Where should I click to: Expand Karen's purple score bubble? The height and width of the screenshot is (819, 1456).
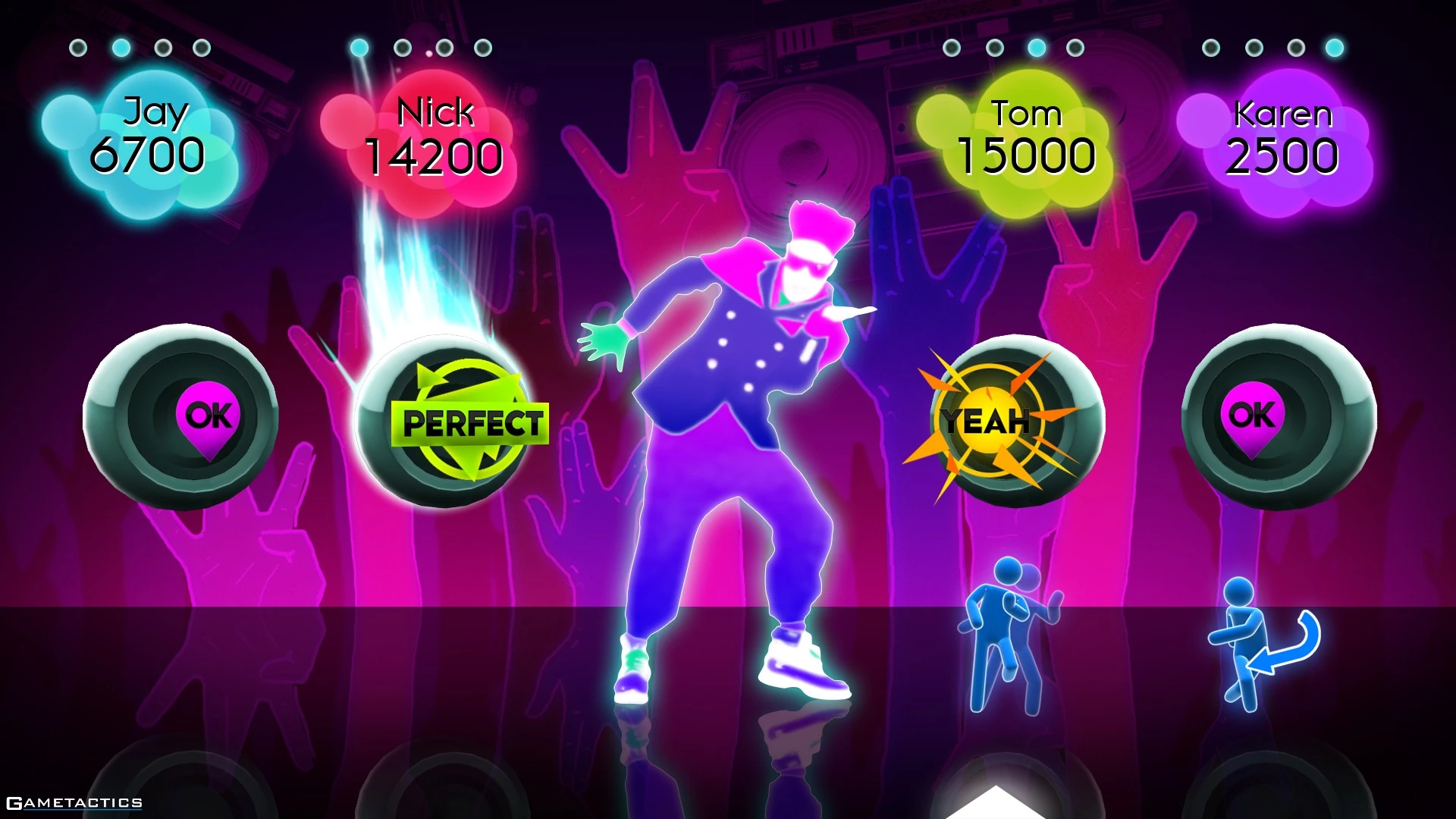pos(1282,140)
